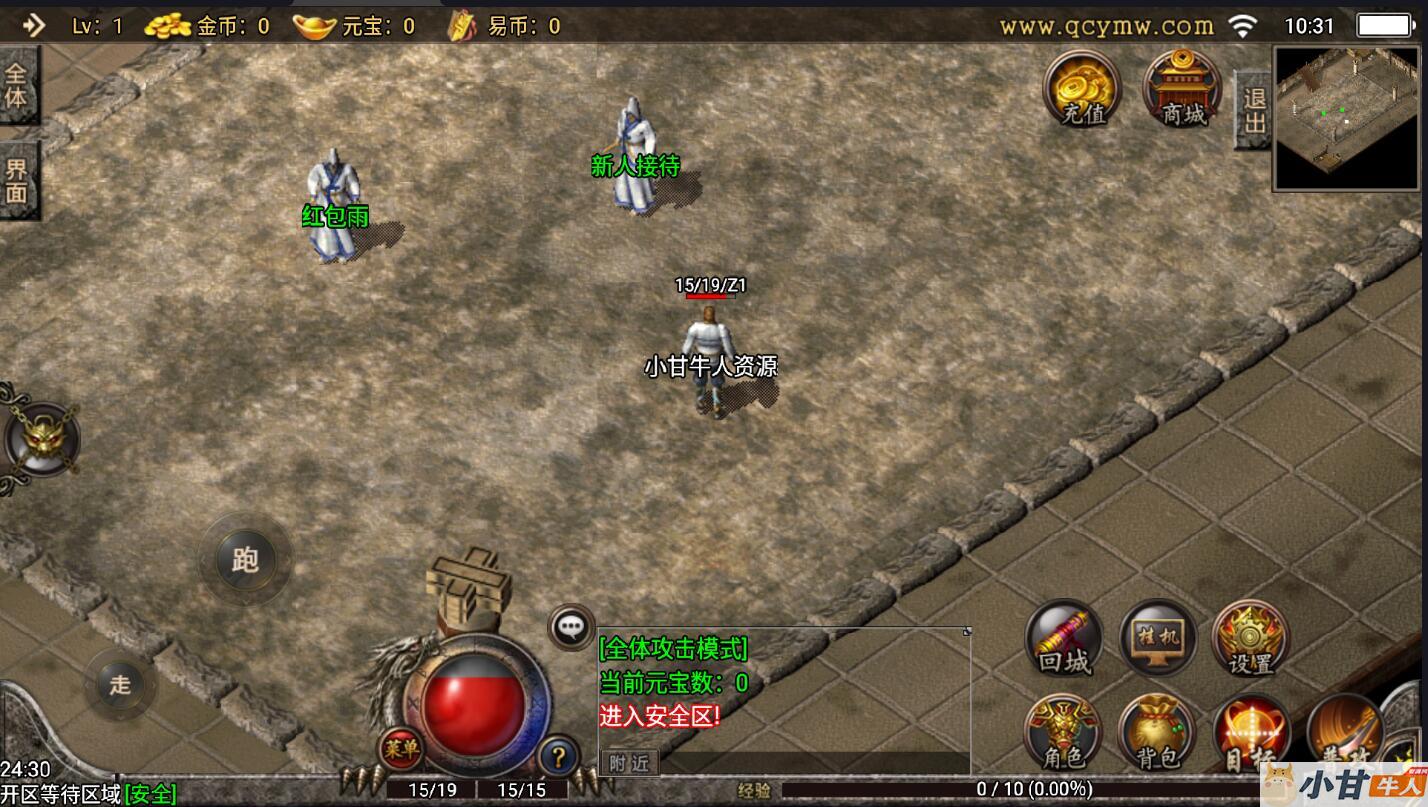
Task: Select the 附近 nearby chat channel
Action: 629,763
